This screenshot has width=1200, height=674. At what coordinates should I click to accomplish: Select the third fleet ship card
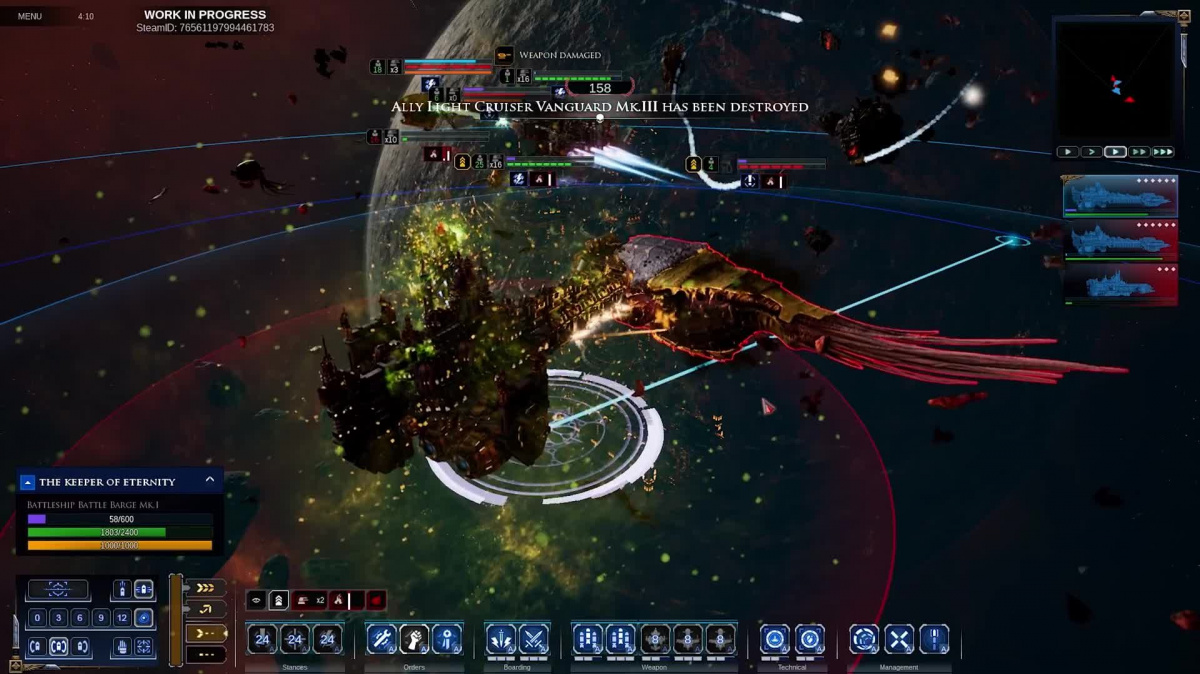tap(1119, 284)
